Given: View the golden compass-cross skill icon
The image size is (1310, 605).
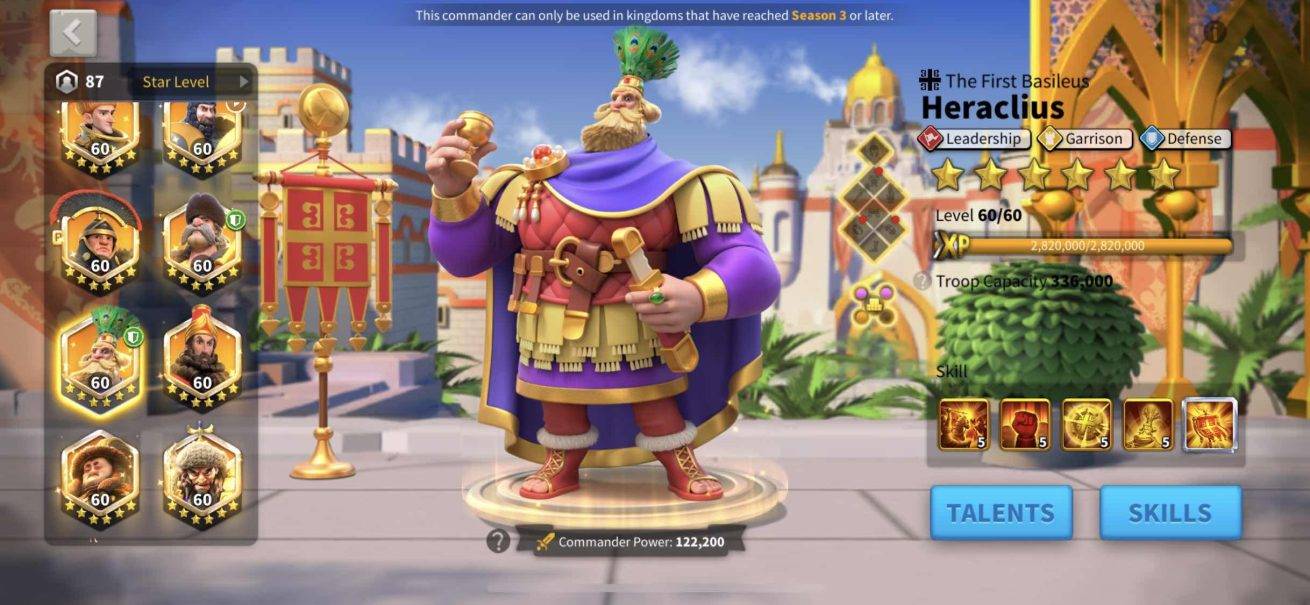Looking at the screenshot, I should [1086, 424].
